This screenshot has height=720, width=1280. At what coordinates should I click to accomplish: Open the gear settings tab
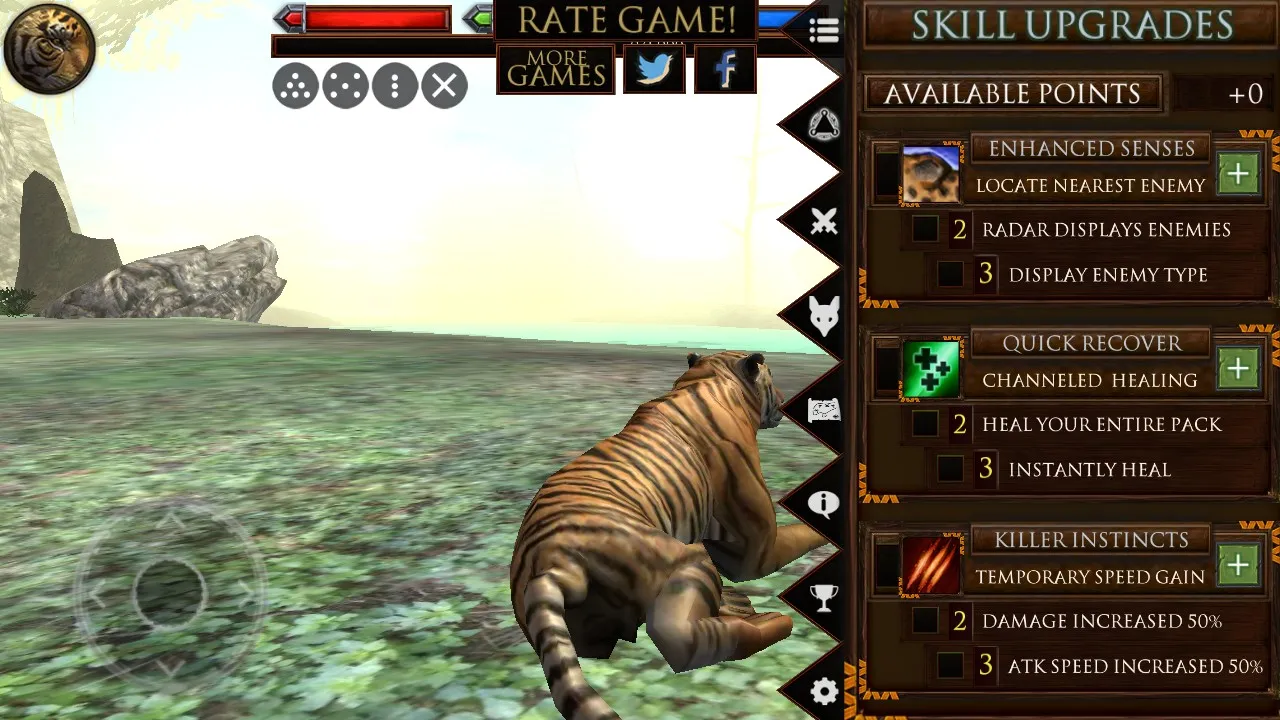click(x=823, y=692)
